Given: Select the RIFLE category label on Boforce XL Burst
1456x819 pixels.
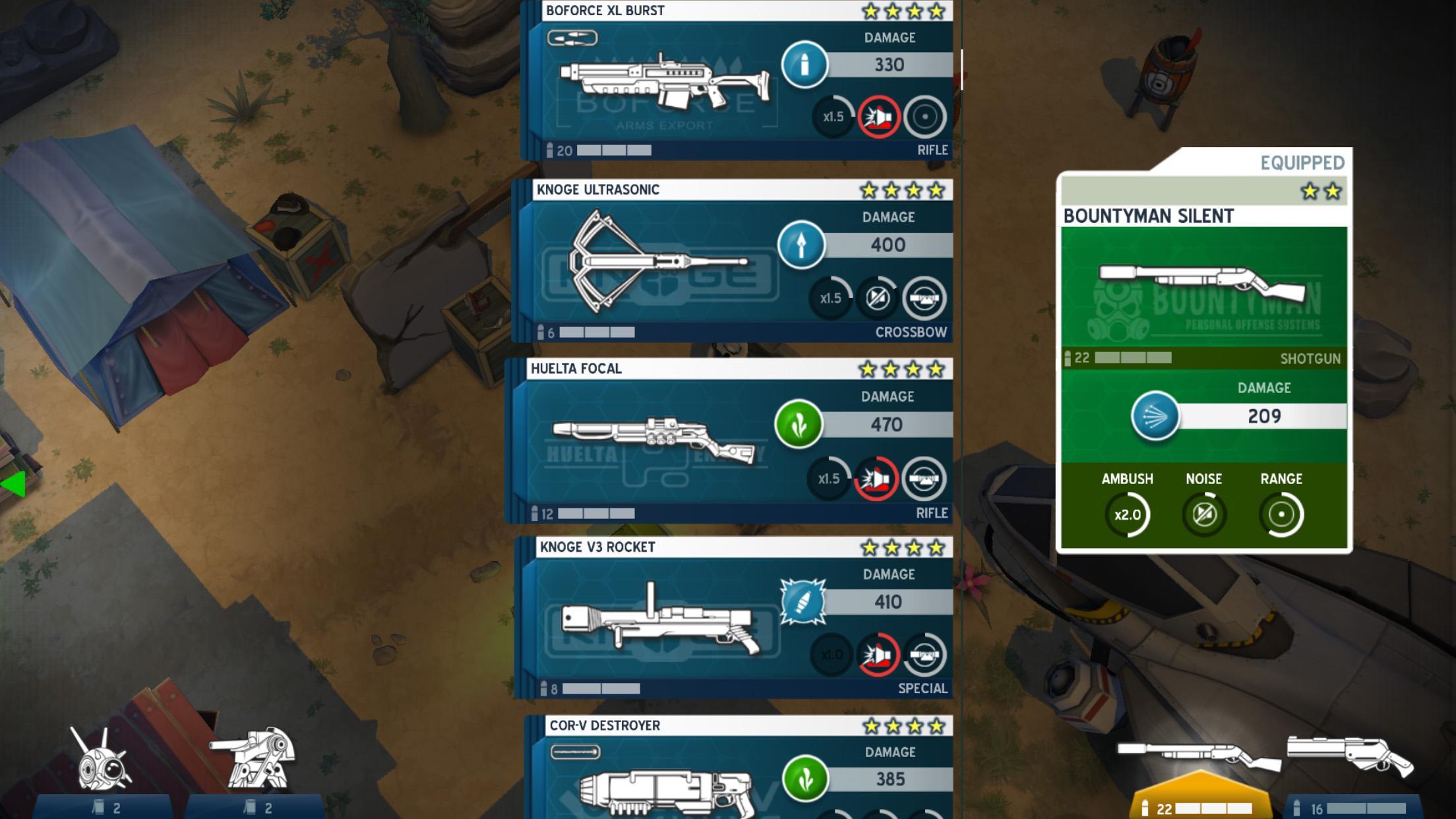Looking at the screenshot, I should [933, 150].
